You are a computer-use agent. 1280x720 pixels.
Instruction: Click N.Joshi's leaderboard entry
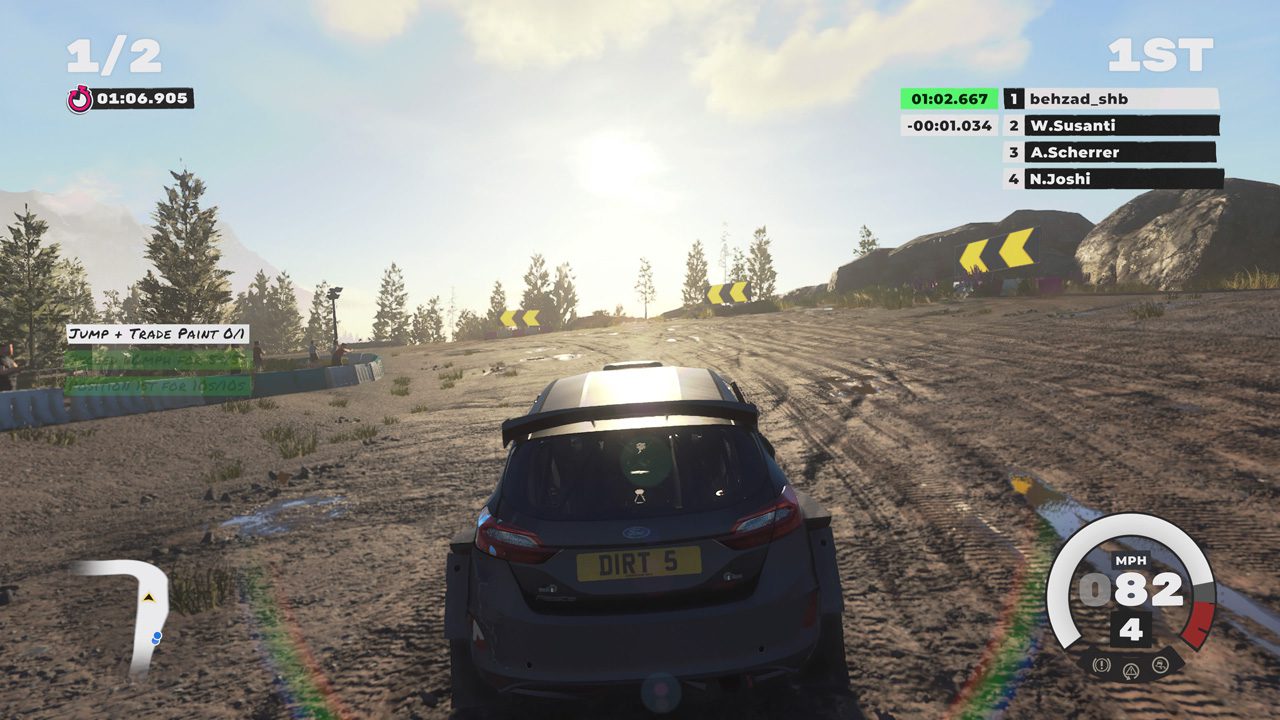[x=1110, y=179]
